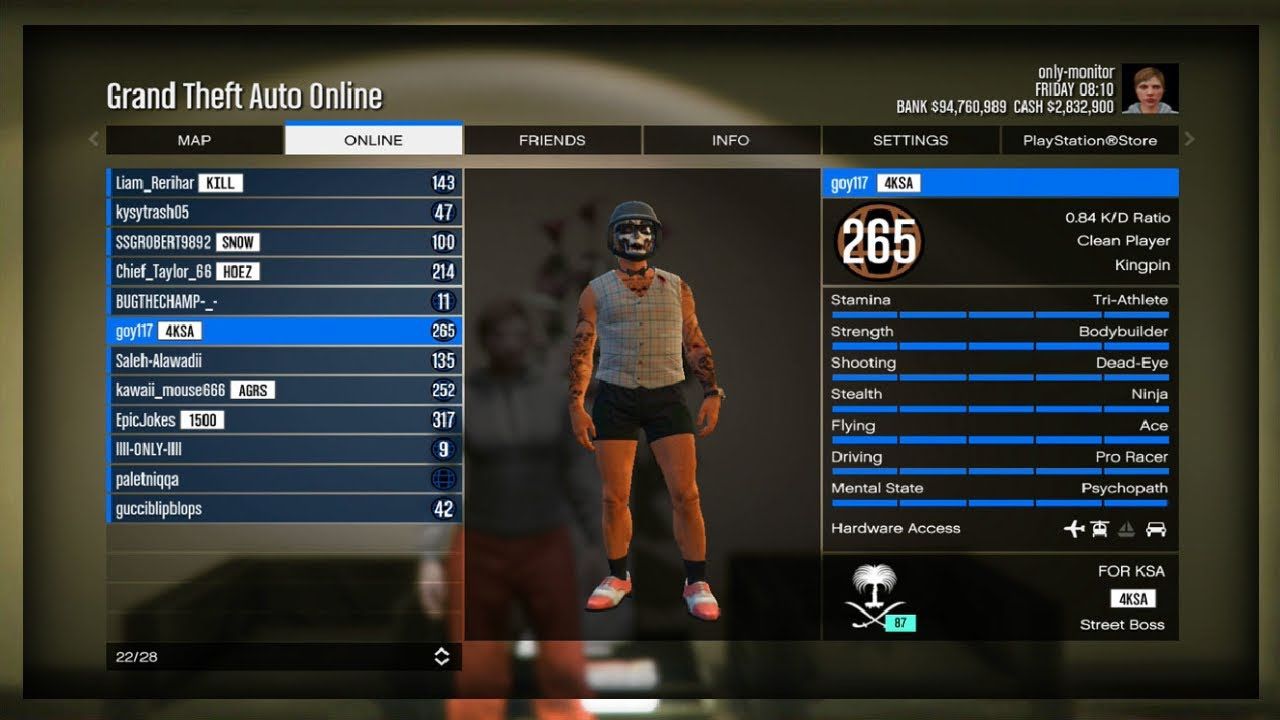Click the player list scroll arrows
Screen dimensions: 1280x720
(x=441, y=656)
